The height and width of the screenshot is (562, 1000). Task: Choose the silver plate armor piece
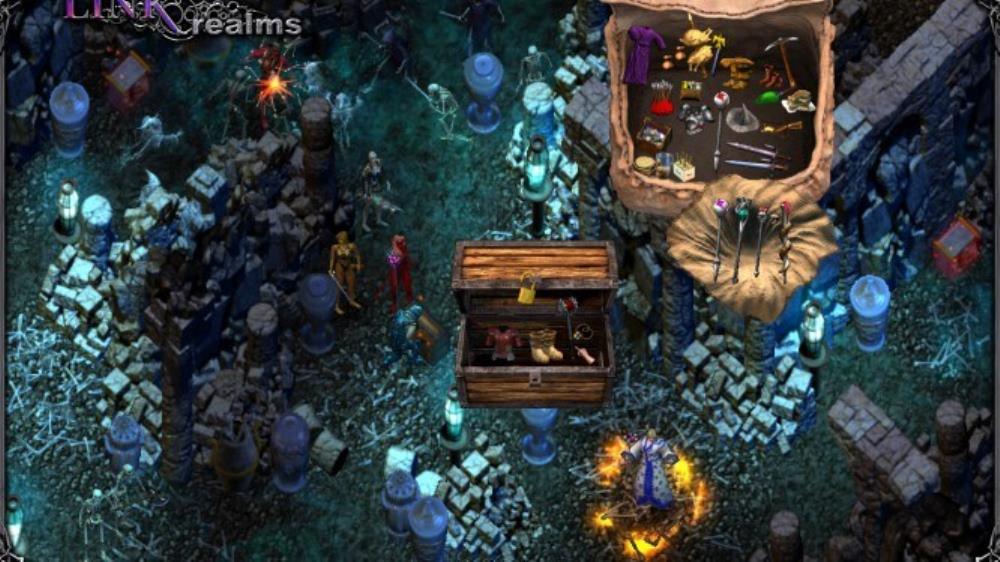coord(696,118)
